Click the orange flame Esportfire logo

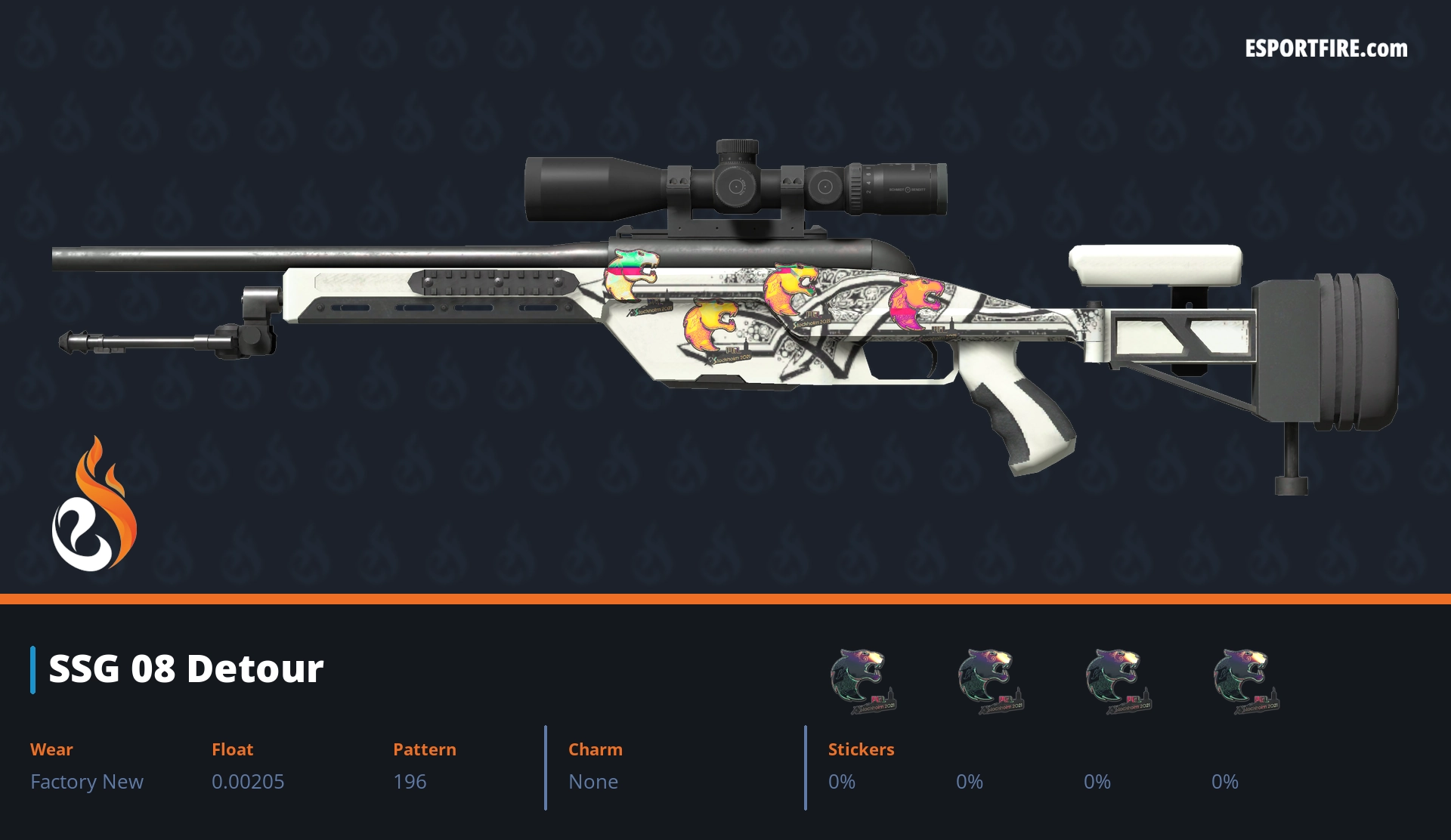click(x=94, y=505)
